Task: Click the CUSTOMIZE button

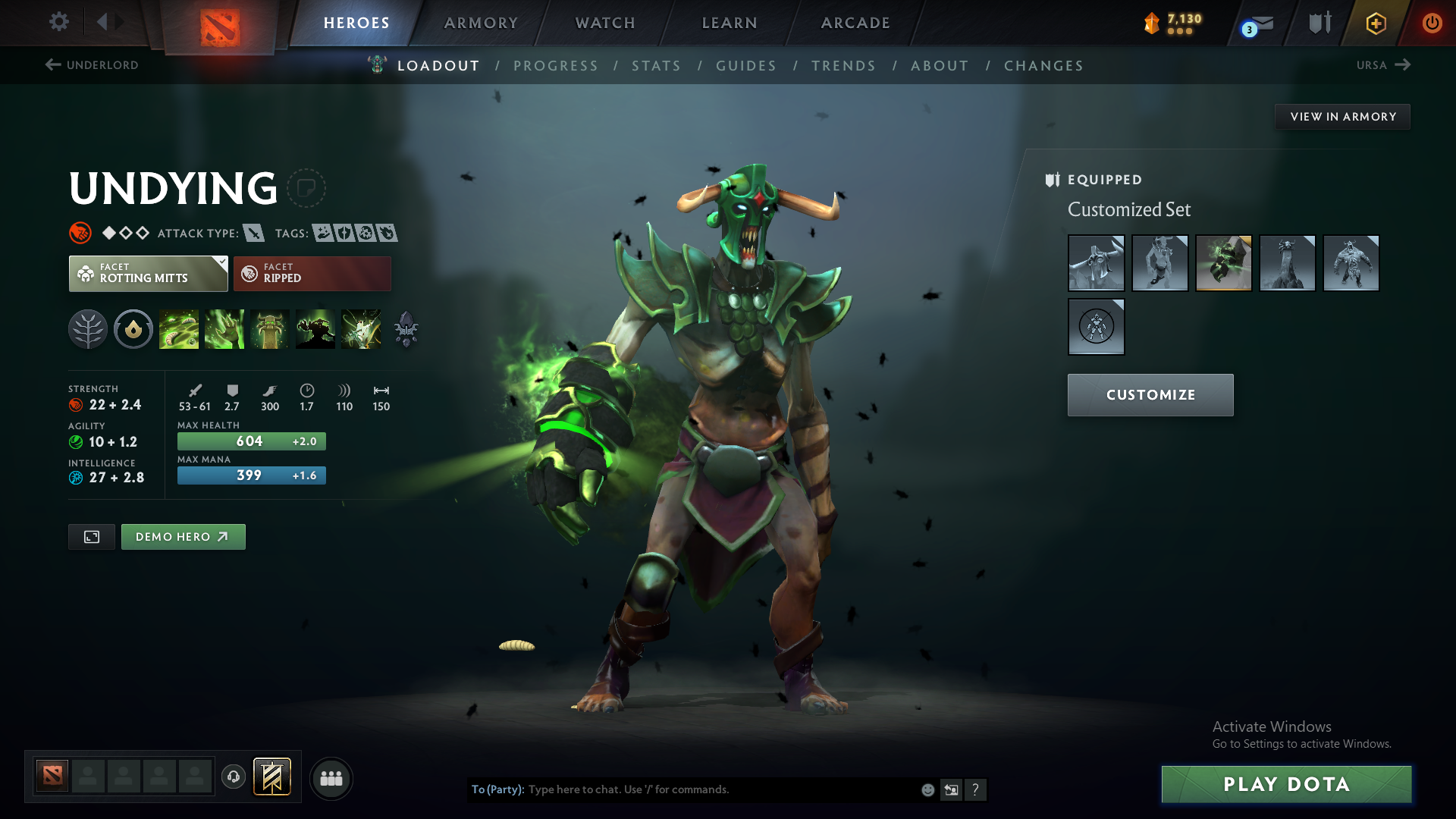Action: [1150, 394]
